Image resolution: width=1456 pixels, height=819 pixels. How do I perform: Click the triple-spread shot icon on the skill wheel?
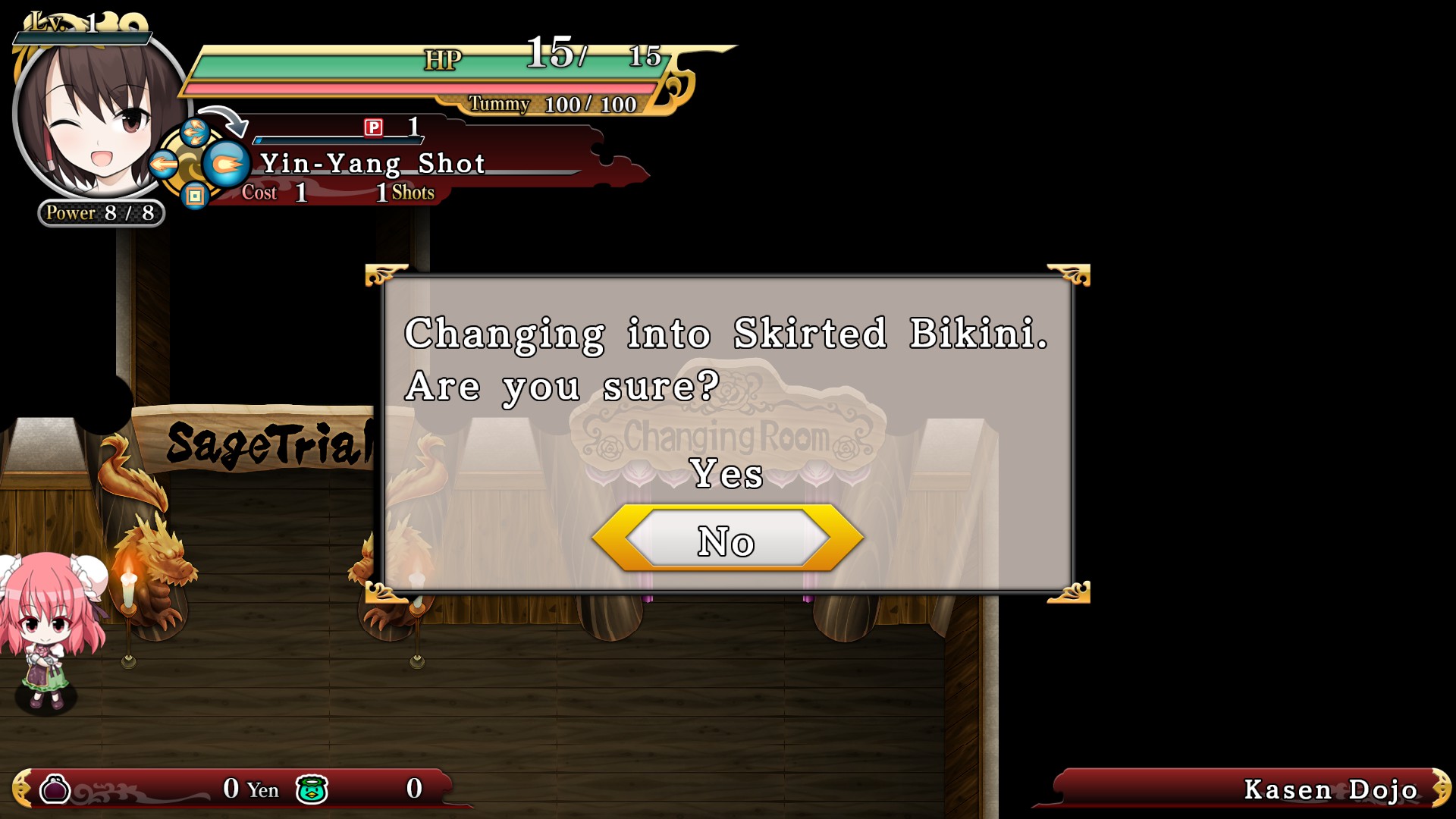coord(196,130)
